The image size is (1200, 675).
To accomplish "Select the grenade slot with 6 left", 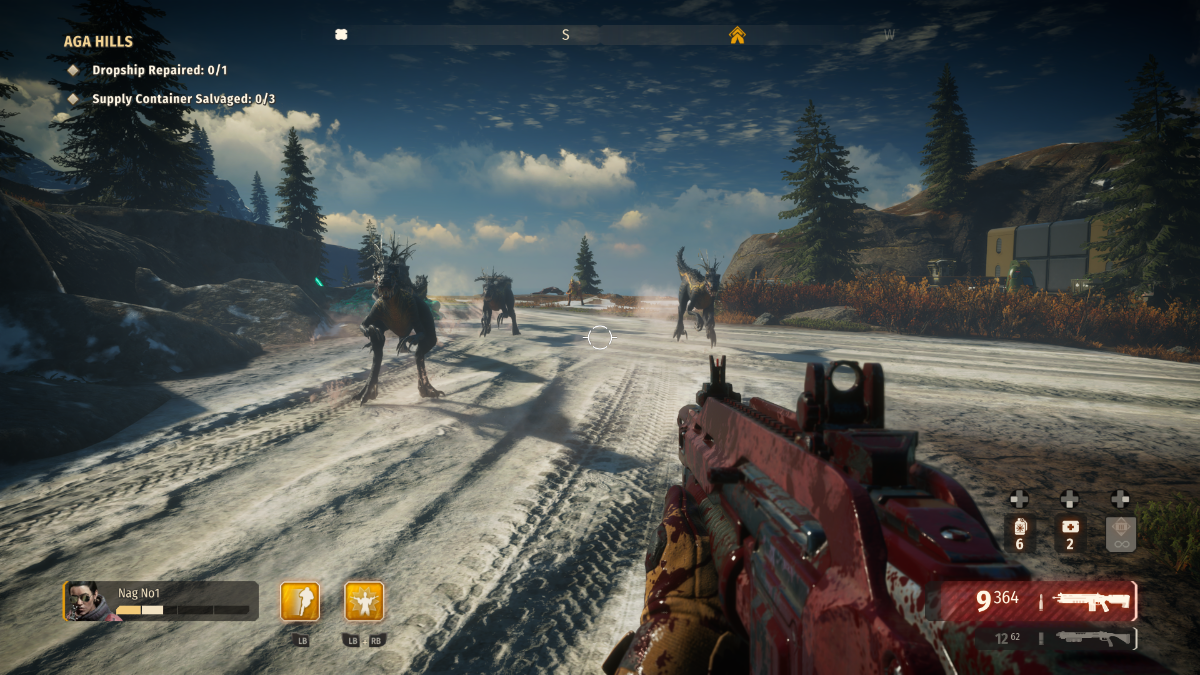I will (1019, 533).
